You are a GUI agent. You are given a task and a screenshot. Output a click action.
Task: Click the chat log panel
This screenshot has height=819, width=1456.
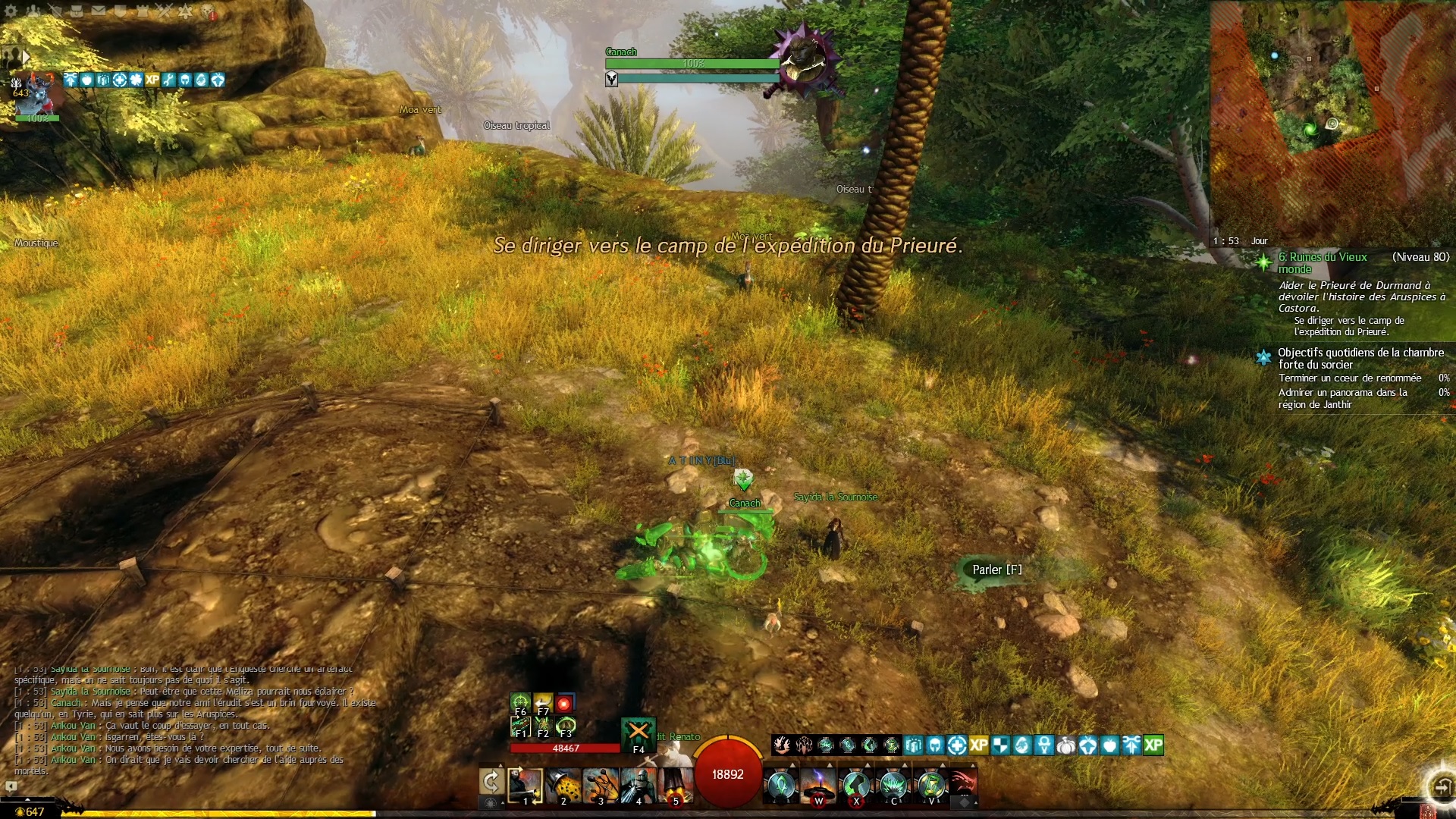[x=190, y=720]
